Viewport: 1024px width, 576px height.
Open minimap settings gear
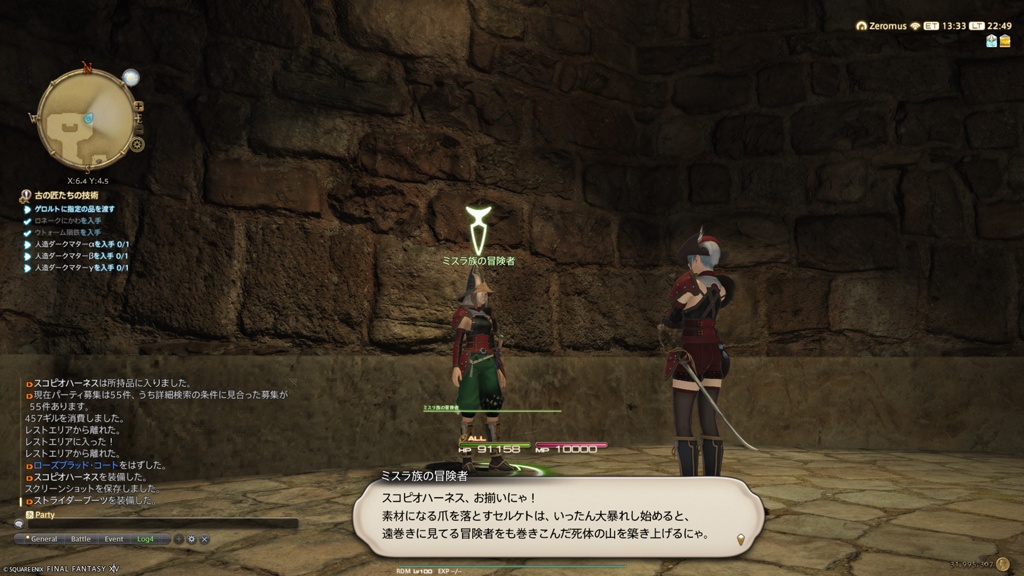click(x=138, y=144)
